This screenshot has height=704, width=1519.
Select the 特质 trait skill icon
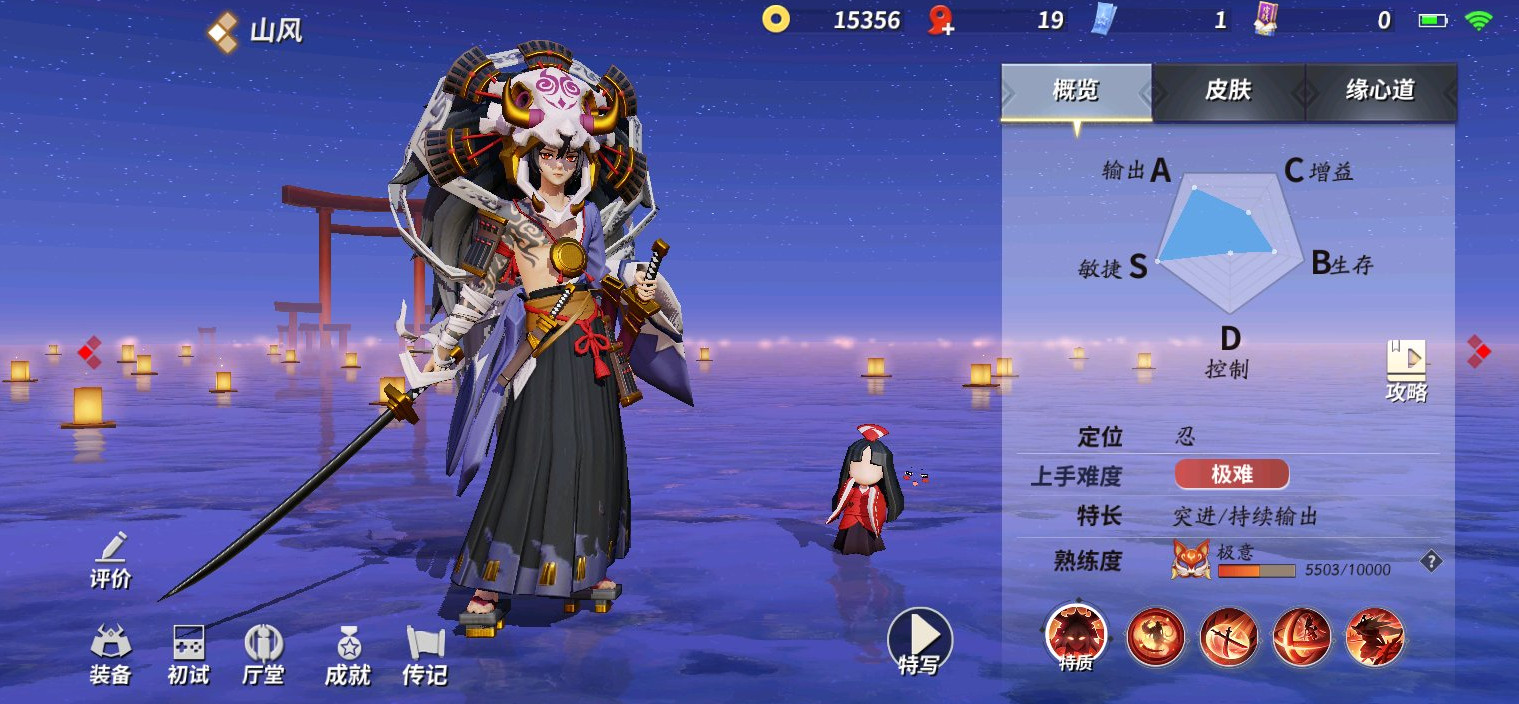click(1076, 636)
